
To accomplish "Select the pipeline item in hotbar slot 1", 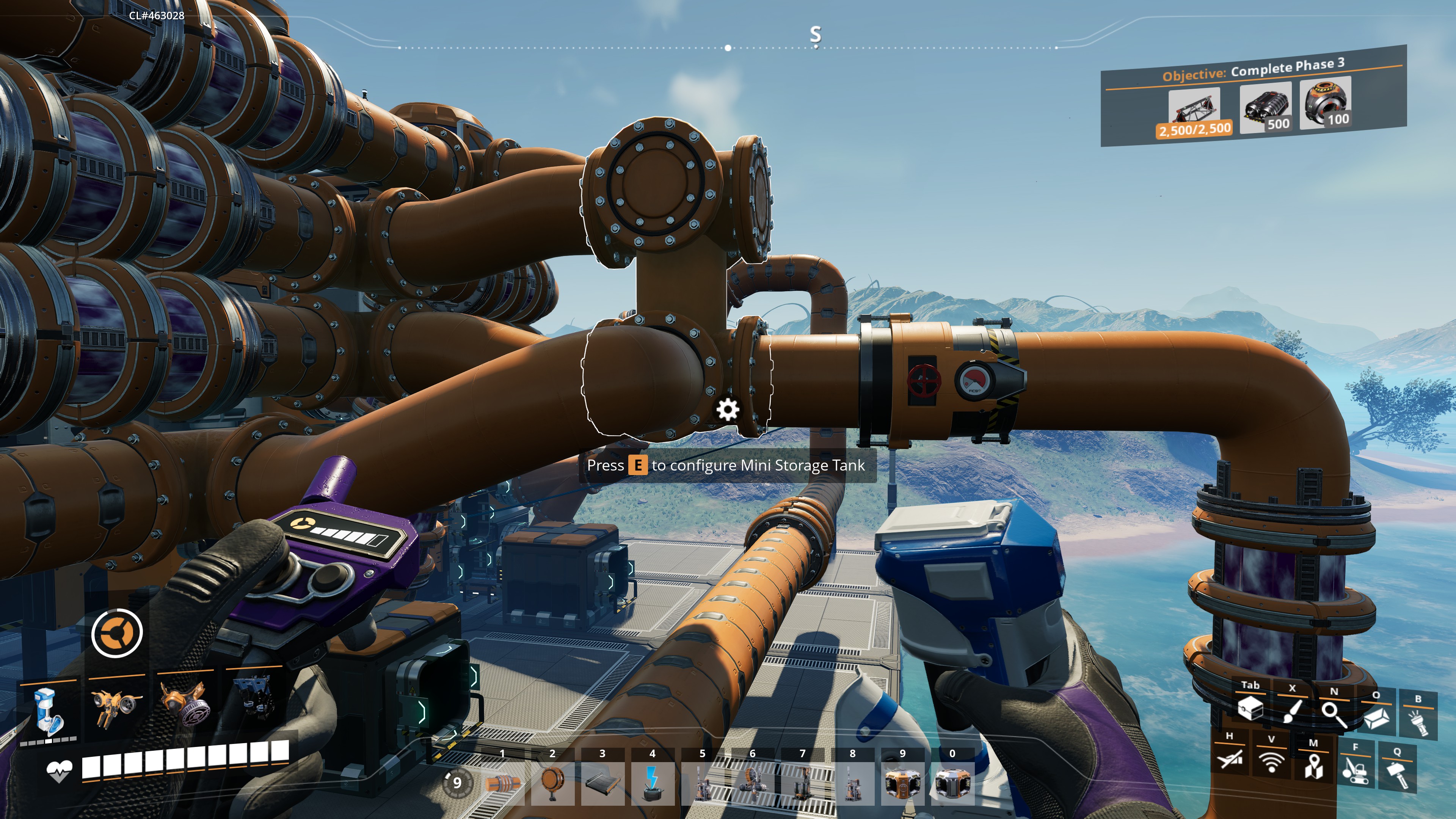I will pos(503,783).
